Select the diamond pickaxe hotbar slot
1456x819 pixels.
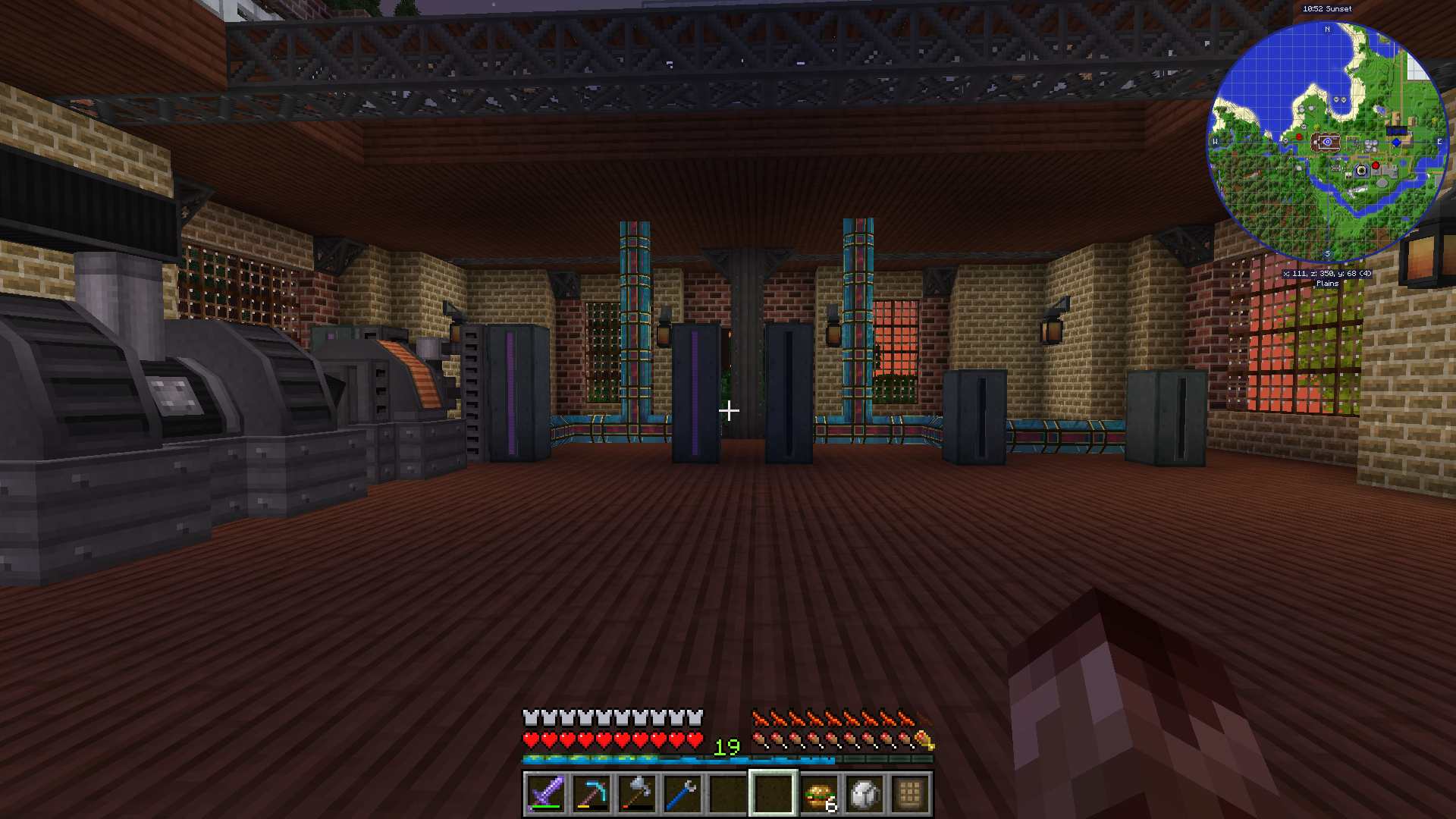click(591, 794)
